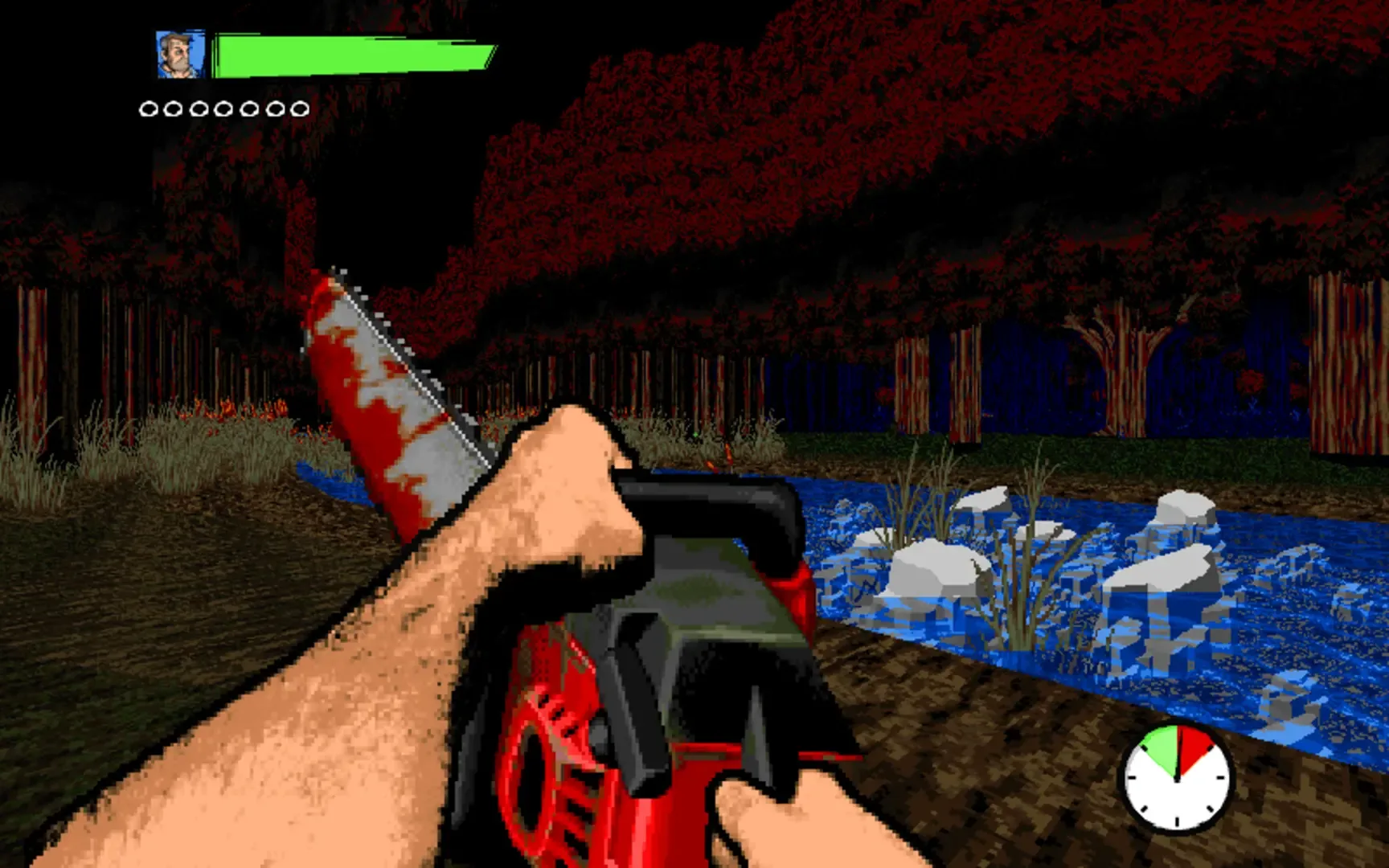Select the first circular charge indicator
The height and width of the screenshot is (868, 1389).
click(147, 107)
